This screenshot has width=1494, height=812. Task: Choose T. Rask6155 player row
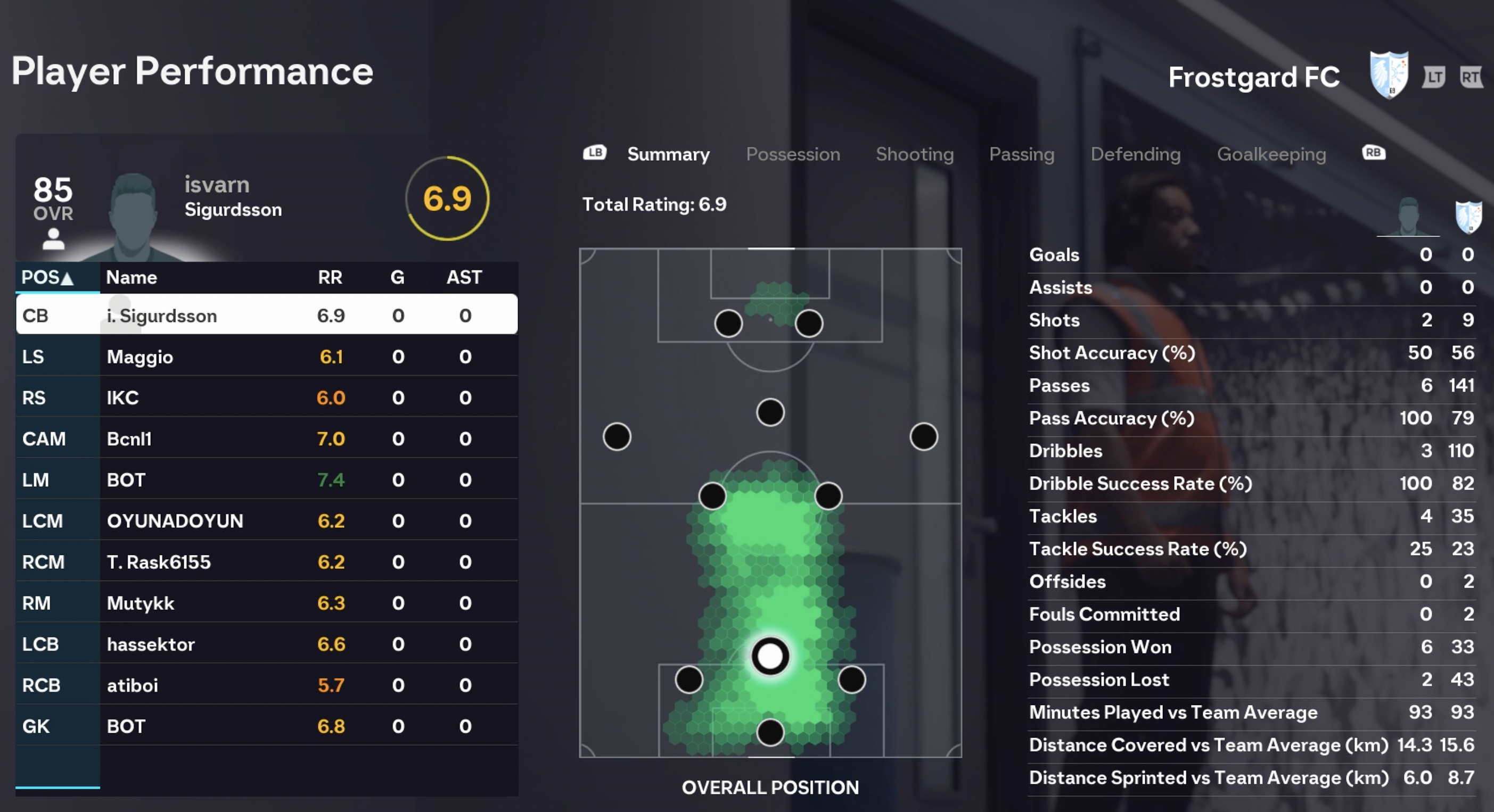[x=267, y=562]
